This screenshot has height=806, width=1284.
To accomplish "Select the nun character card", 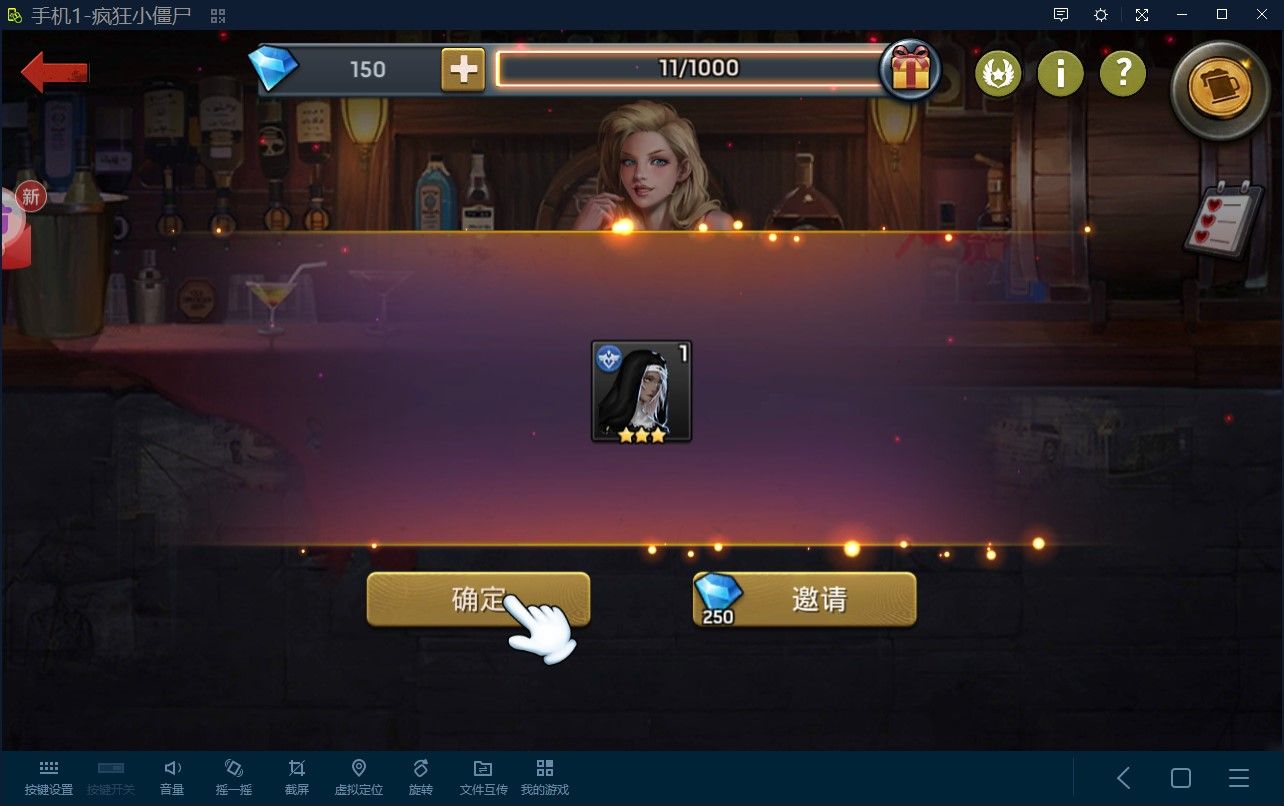I will (x=641, y=391).
